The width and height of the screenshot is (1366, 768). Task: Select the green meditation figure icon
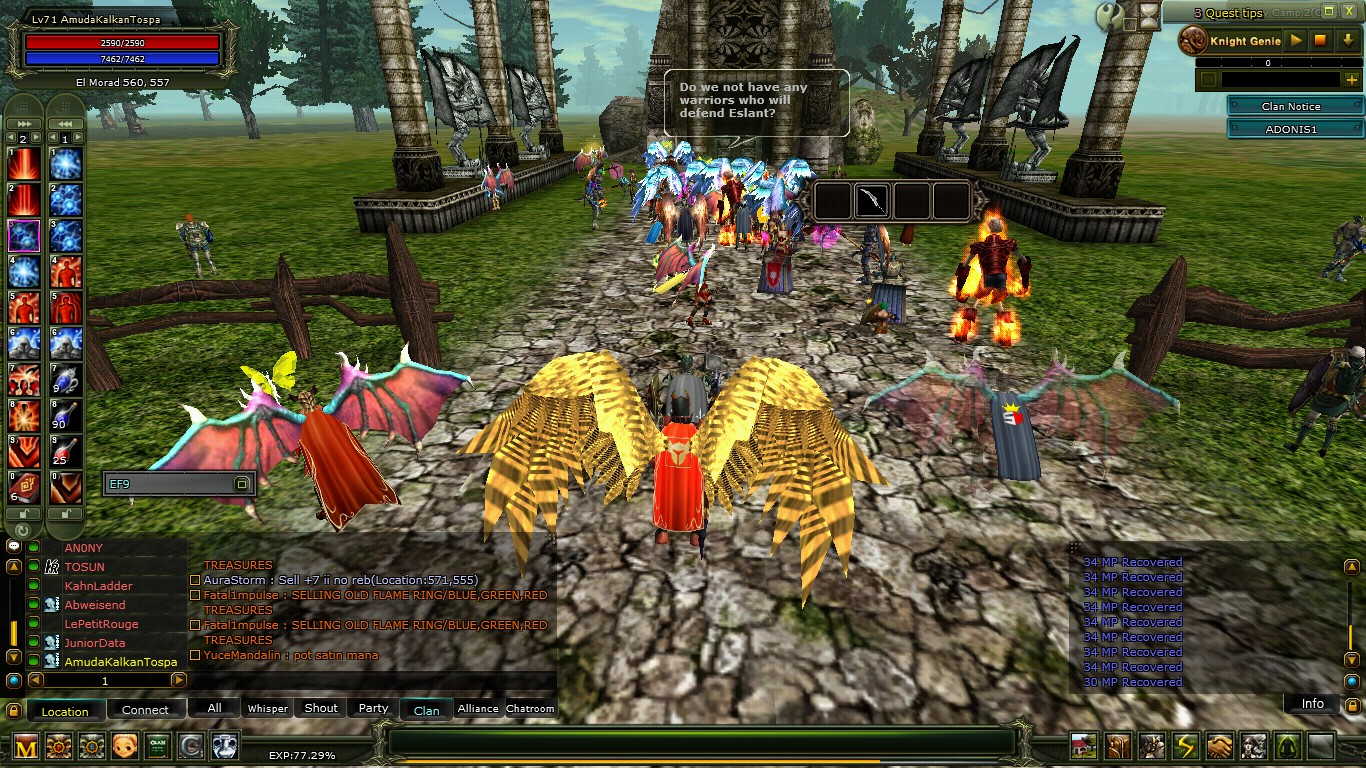pyautogui.click(x=1286, y=745)
